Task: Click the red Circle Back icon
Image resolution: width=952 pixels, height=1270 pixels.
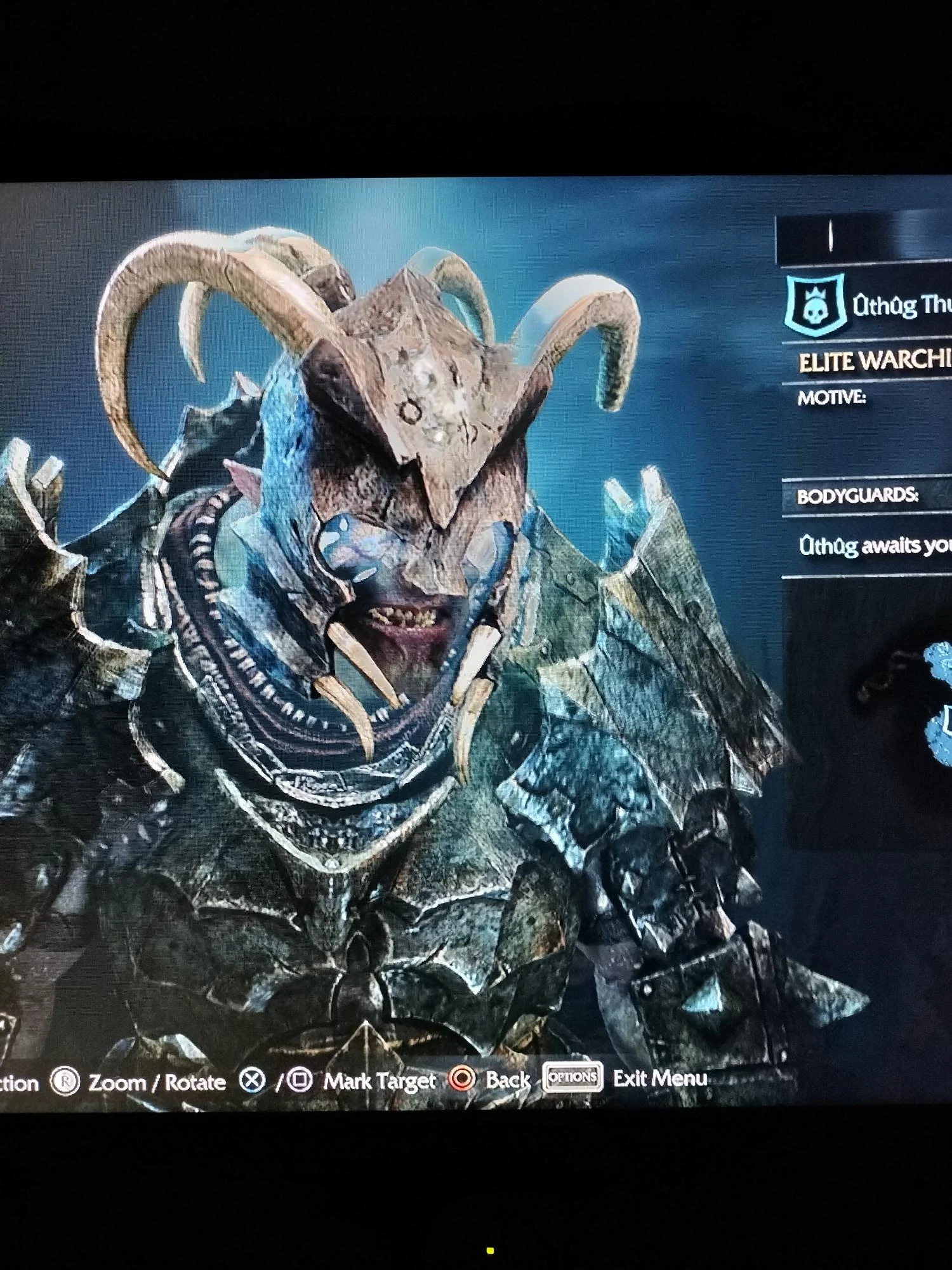Action: (x=462, y=1079)
